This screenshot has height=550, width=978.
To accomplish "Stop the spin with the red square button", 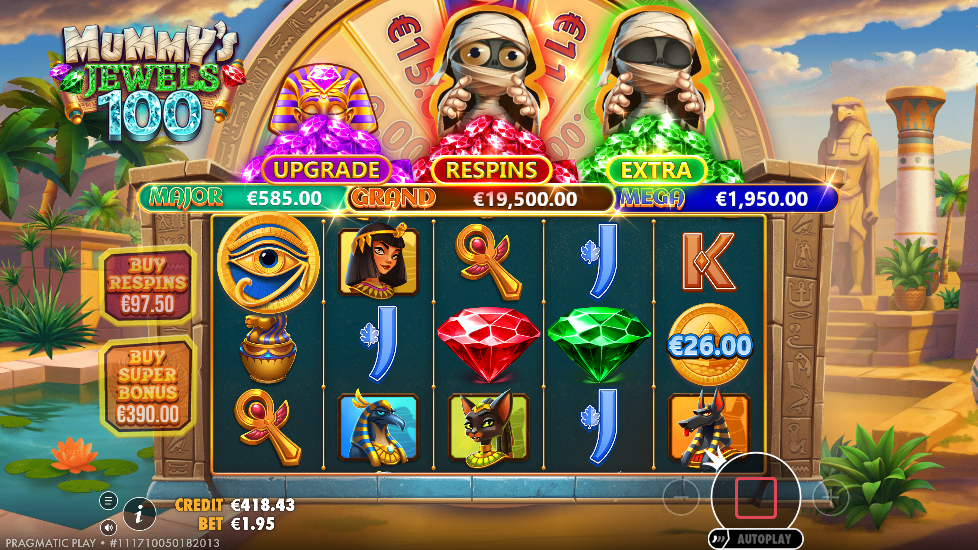I will 755,497.
